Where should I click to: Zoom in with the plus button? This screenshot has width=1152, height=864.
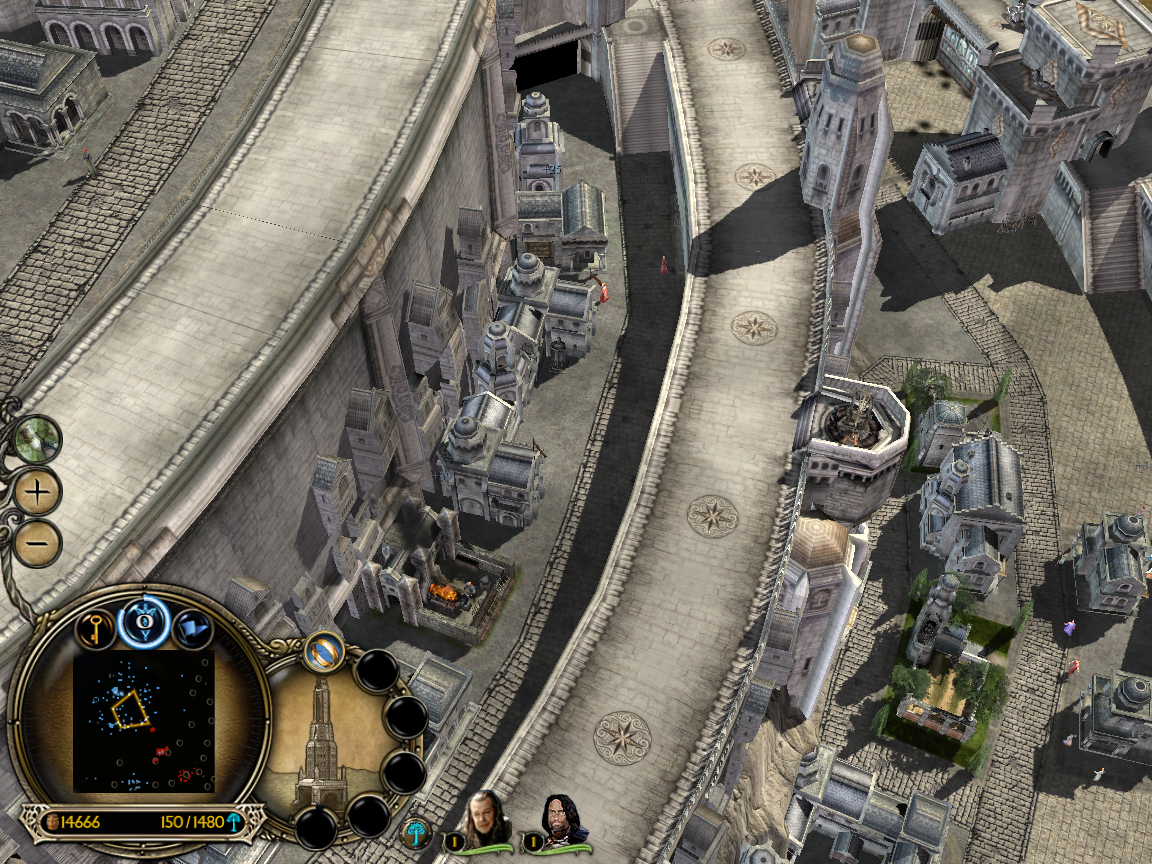[37, 491]
